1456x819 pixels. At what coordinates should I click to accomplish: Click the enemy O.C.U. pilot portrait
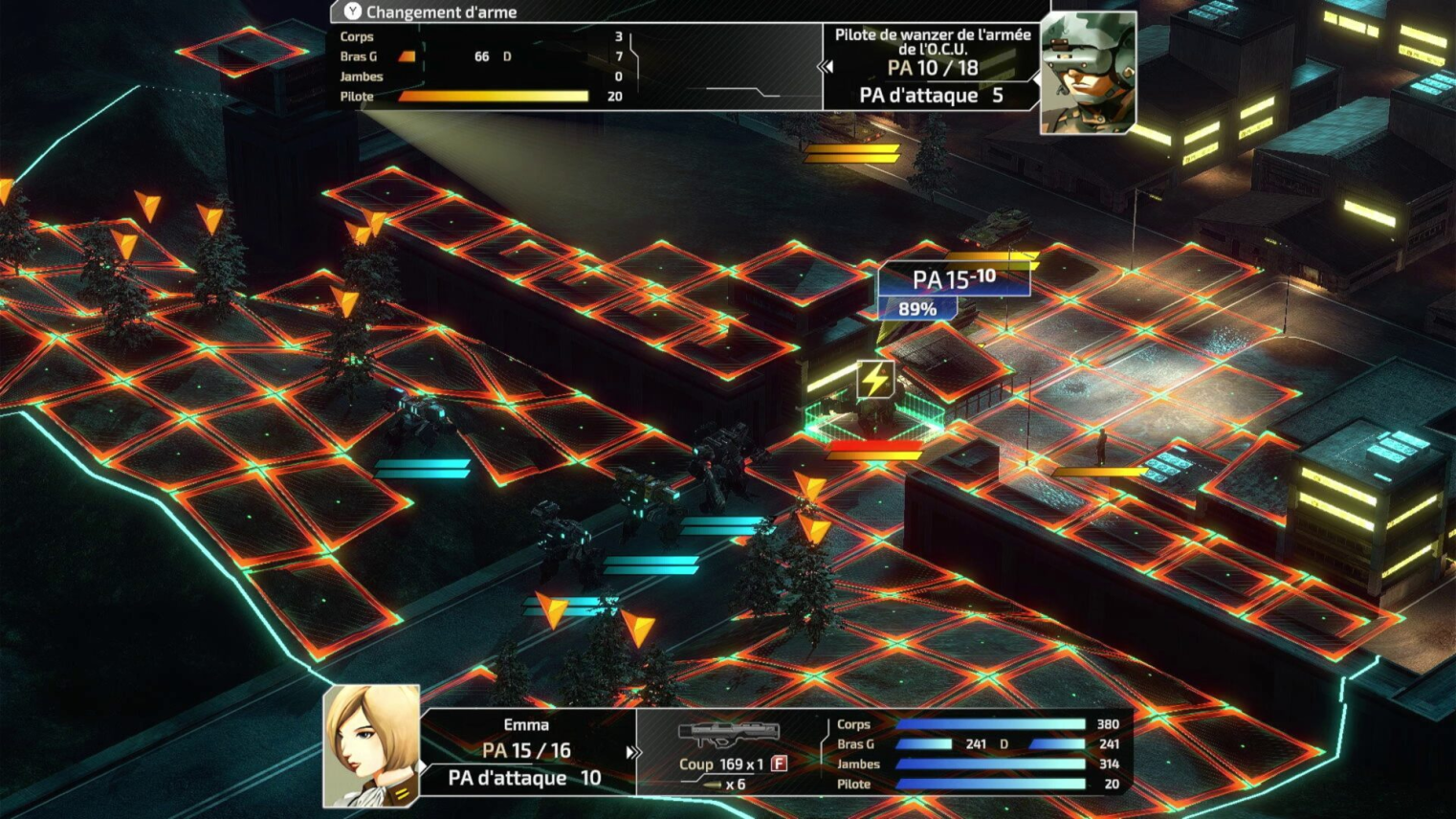tap(1088, 72)
